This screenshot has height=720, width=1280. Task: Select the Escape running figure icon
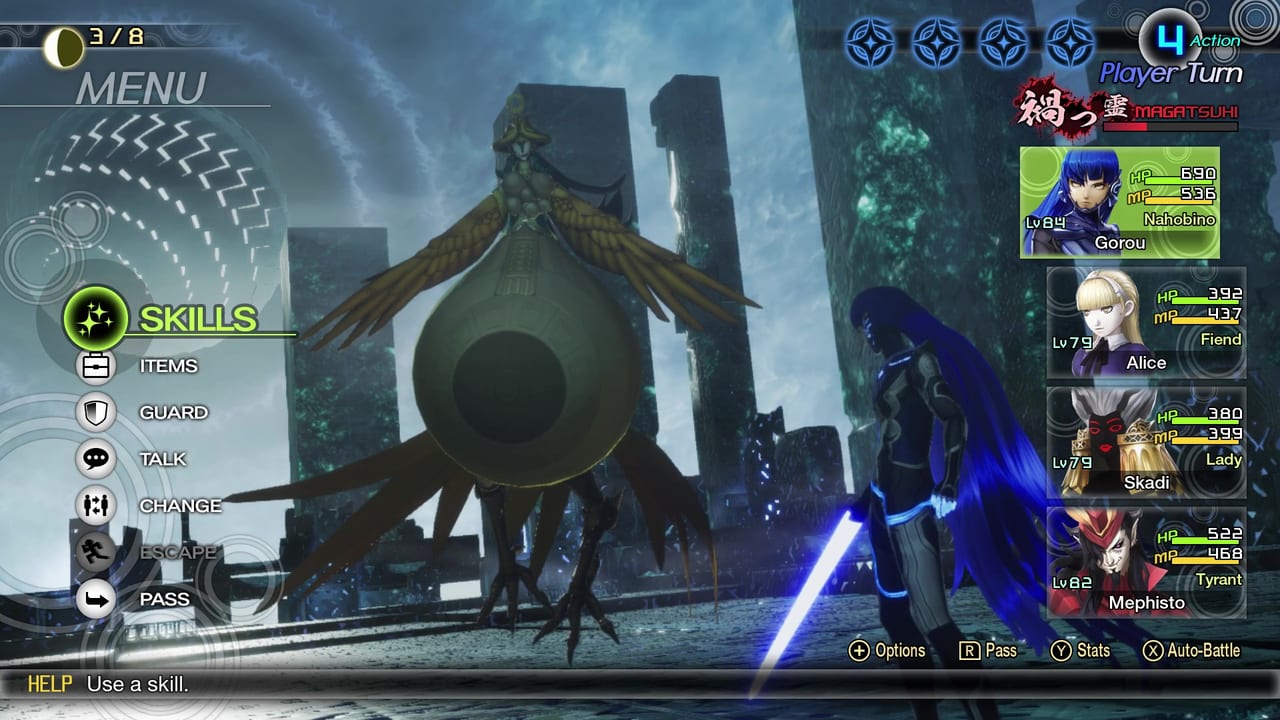point(97,552)
